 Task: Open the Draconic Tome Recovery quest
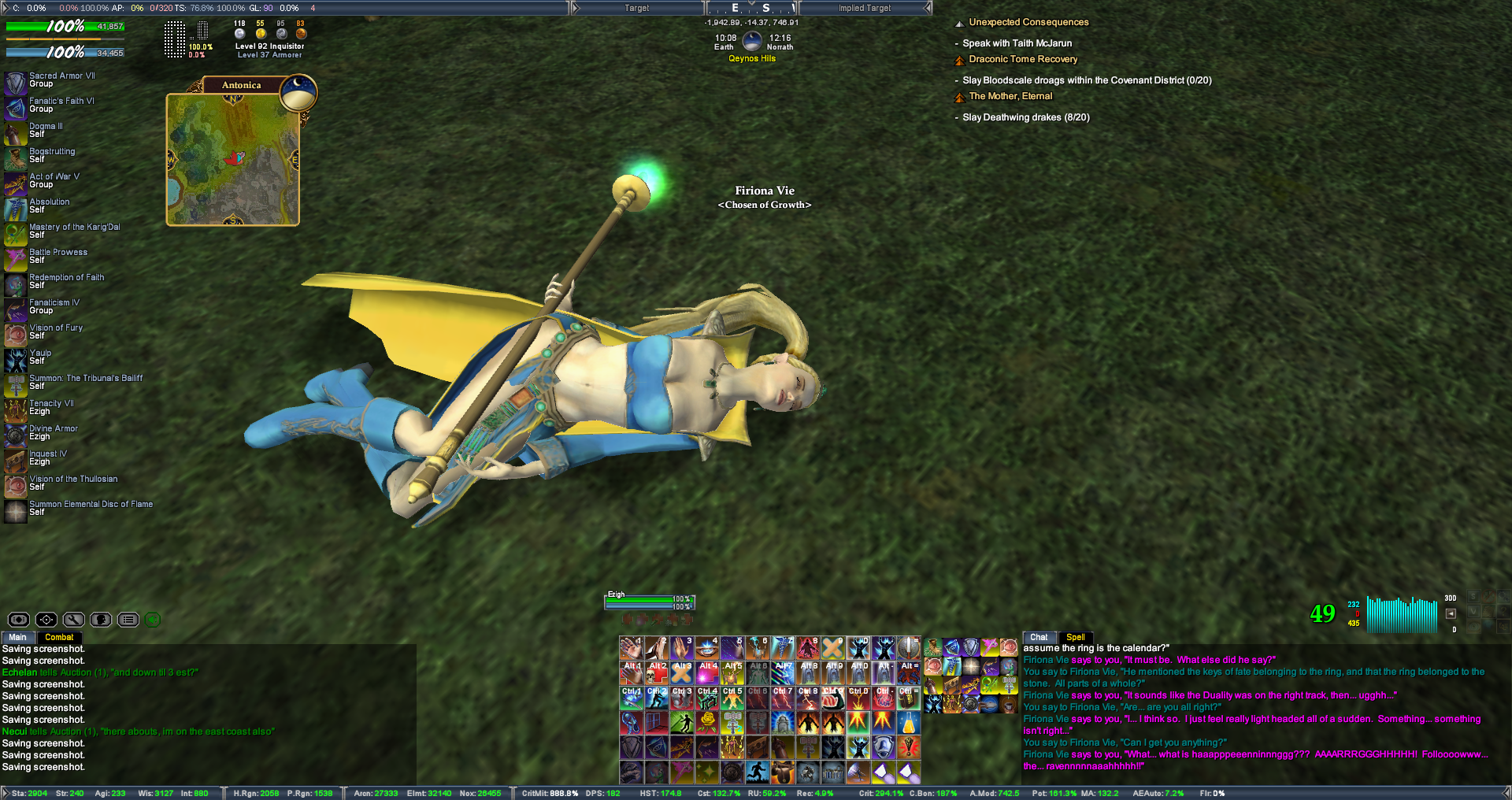[1023, 59]
